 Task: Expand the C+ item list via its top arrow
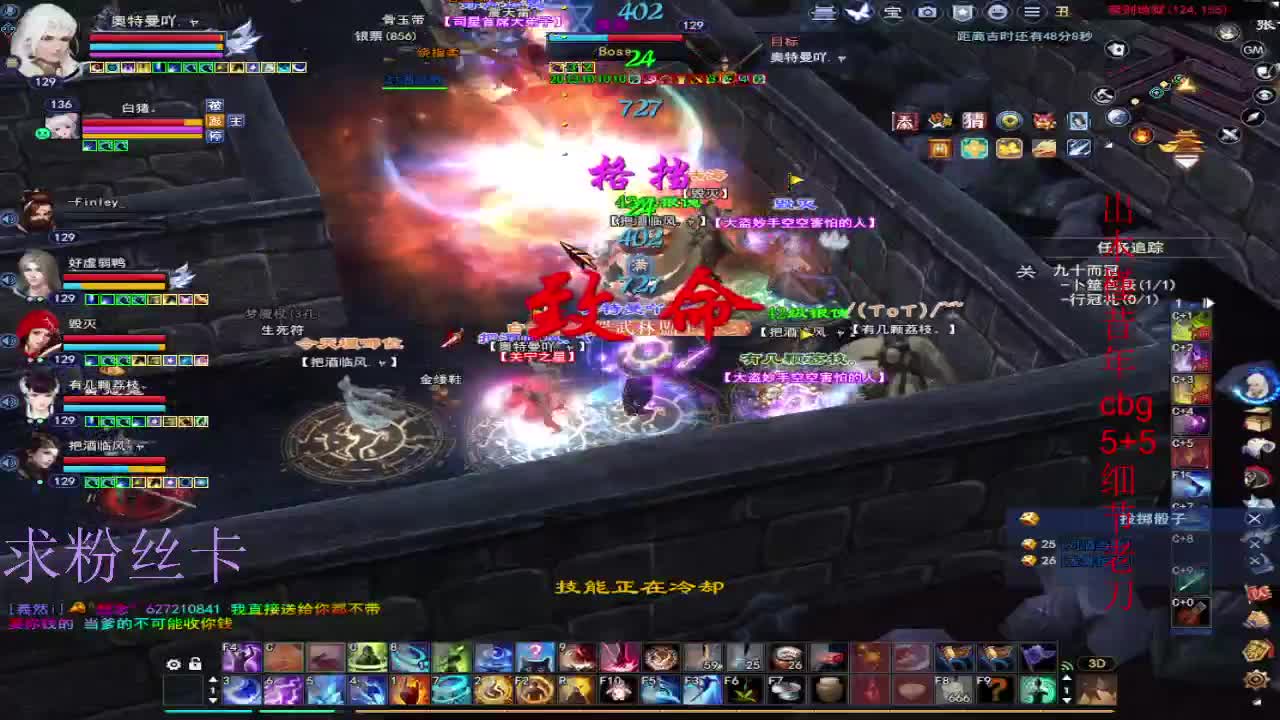tap(1208, 301)
